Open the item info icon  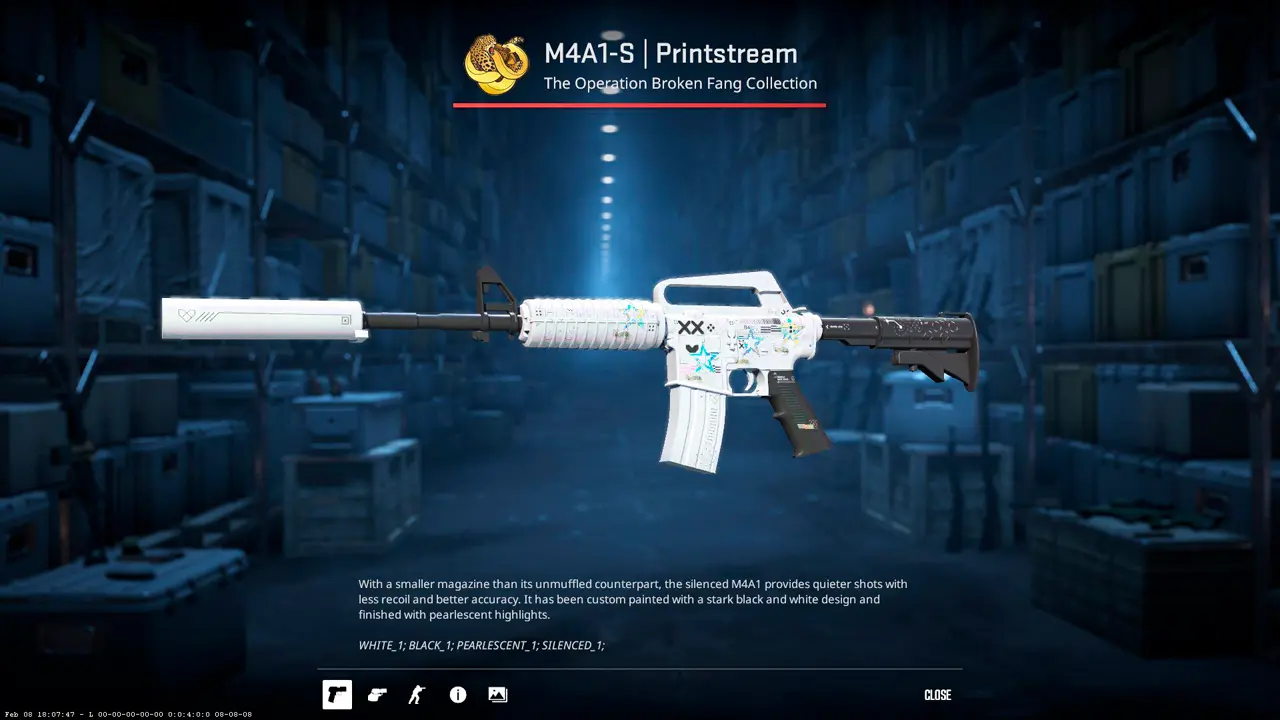(458, 694)
